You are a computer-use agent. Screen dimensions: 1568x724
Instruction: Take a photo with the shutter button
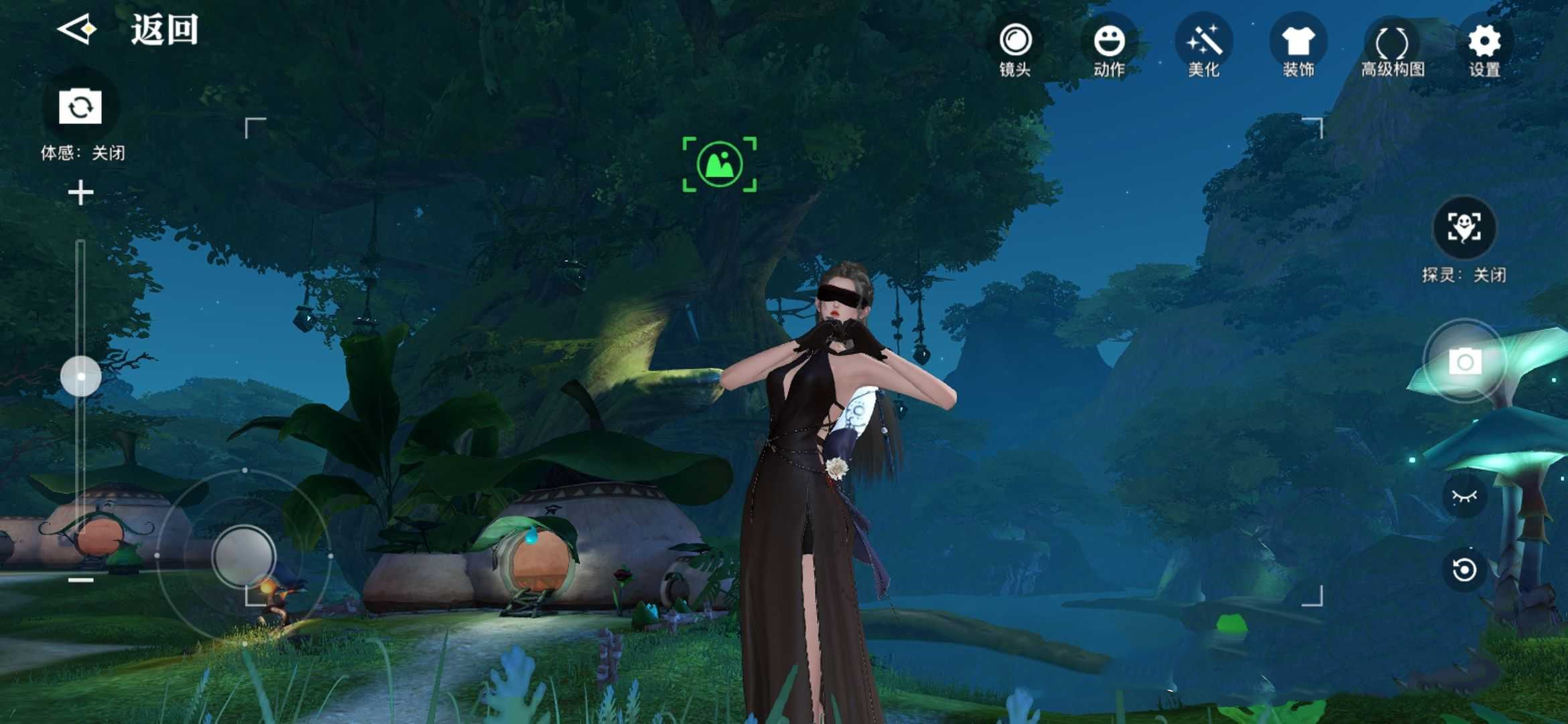(x=1465, y=362)
